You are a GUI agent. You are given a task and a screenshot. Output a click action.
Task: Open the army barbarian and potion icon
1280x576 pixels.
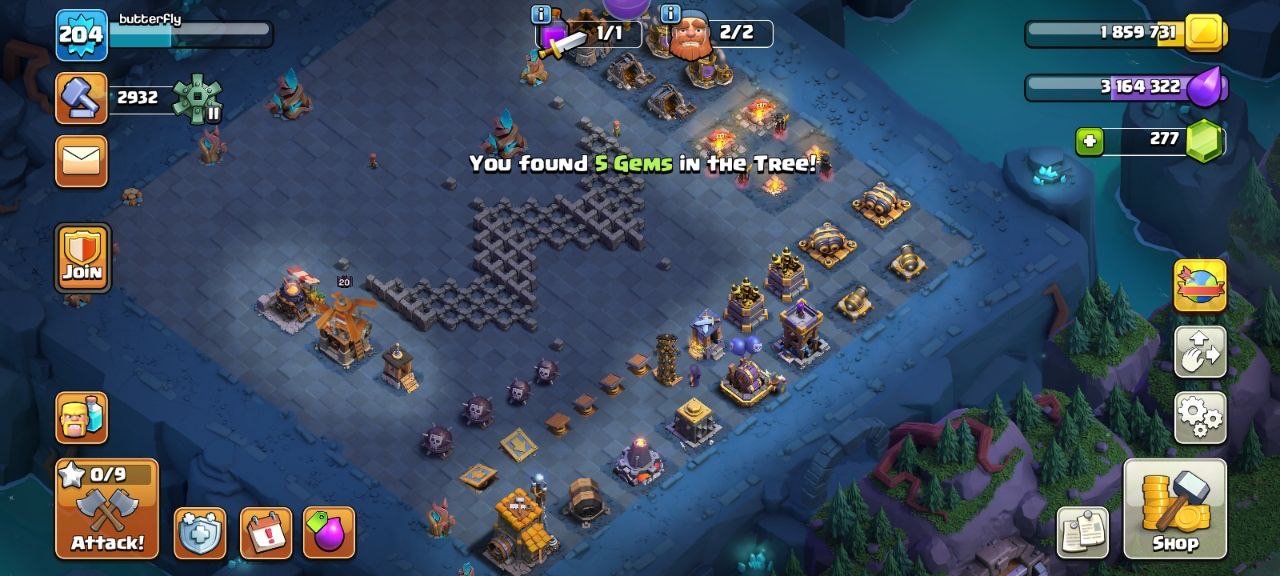[x=81, y=417]
